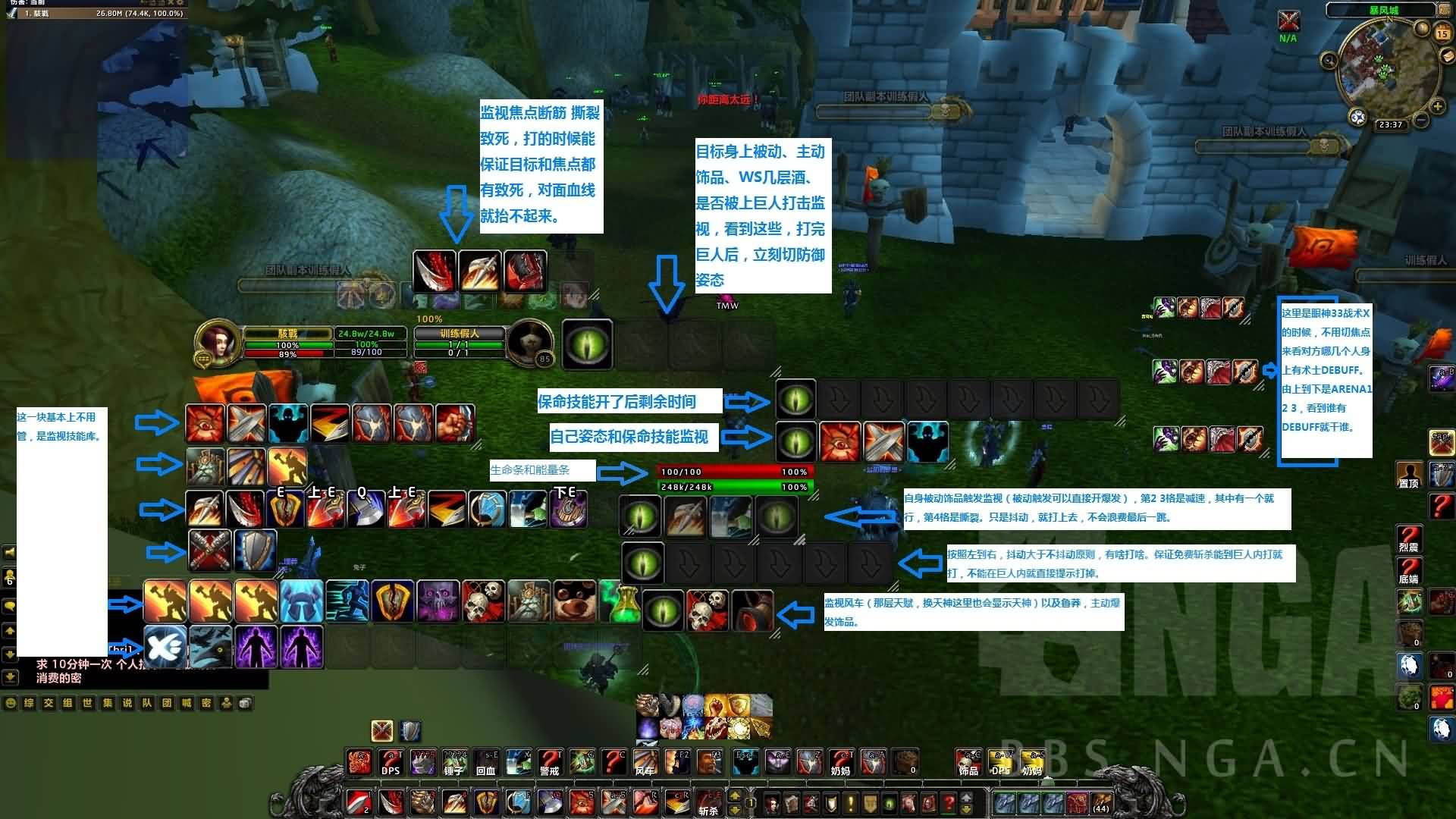Use the 烈震 ability on right bar
This screenshot has height=819, width=1456.
pyautogui.click(x=1409, y=538)
